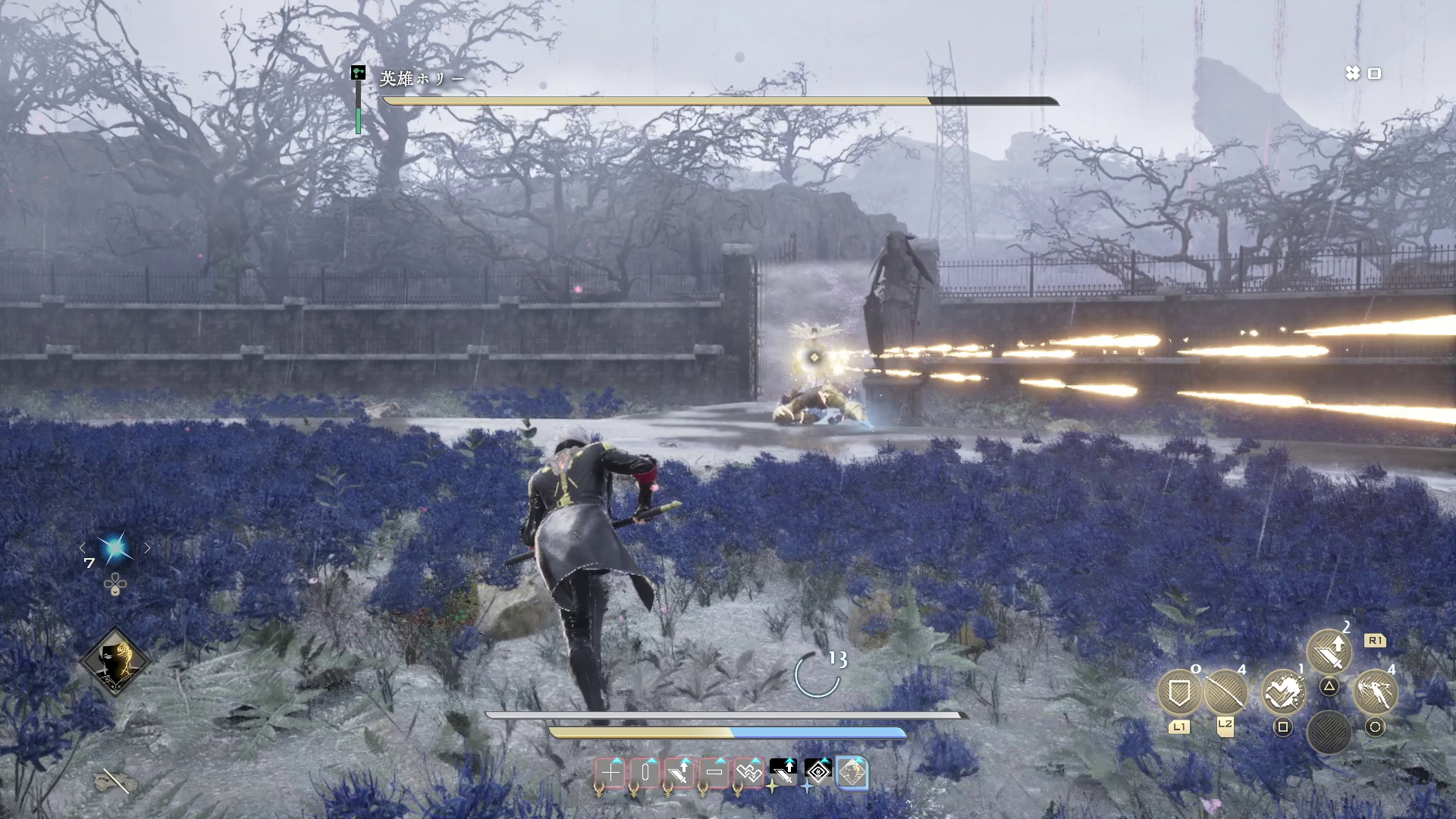Activate the diagonal slash skill
The width and height of the screenshot is (1456, 819).
1225,692
